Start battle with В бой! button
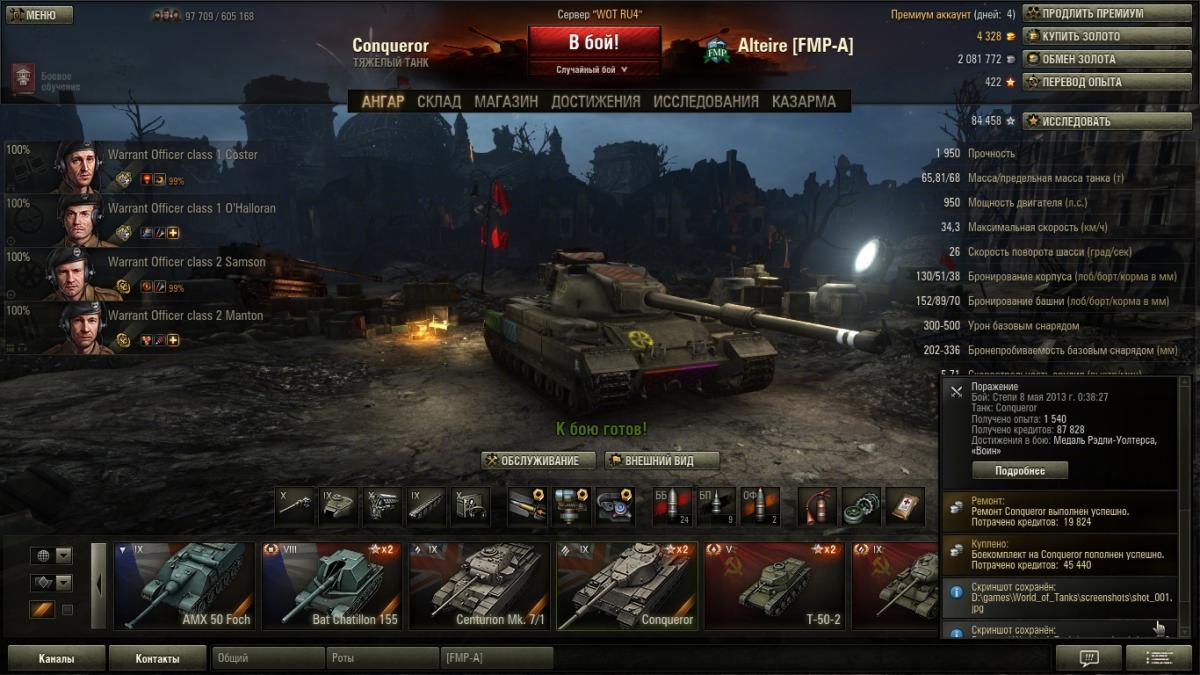 click(x=594, y=43)
